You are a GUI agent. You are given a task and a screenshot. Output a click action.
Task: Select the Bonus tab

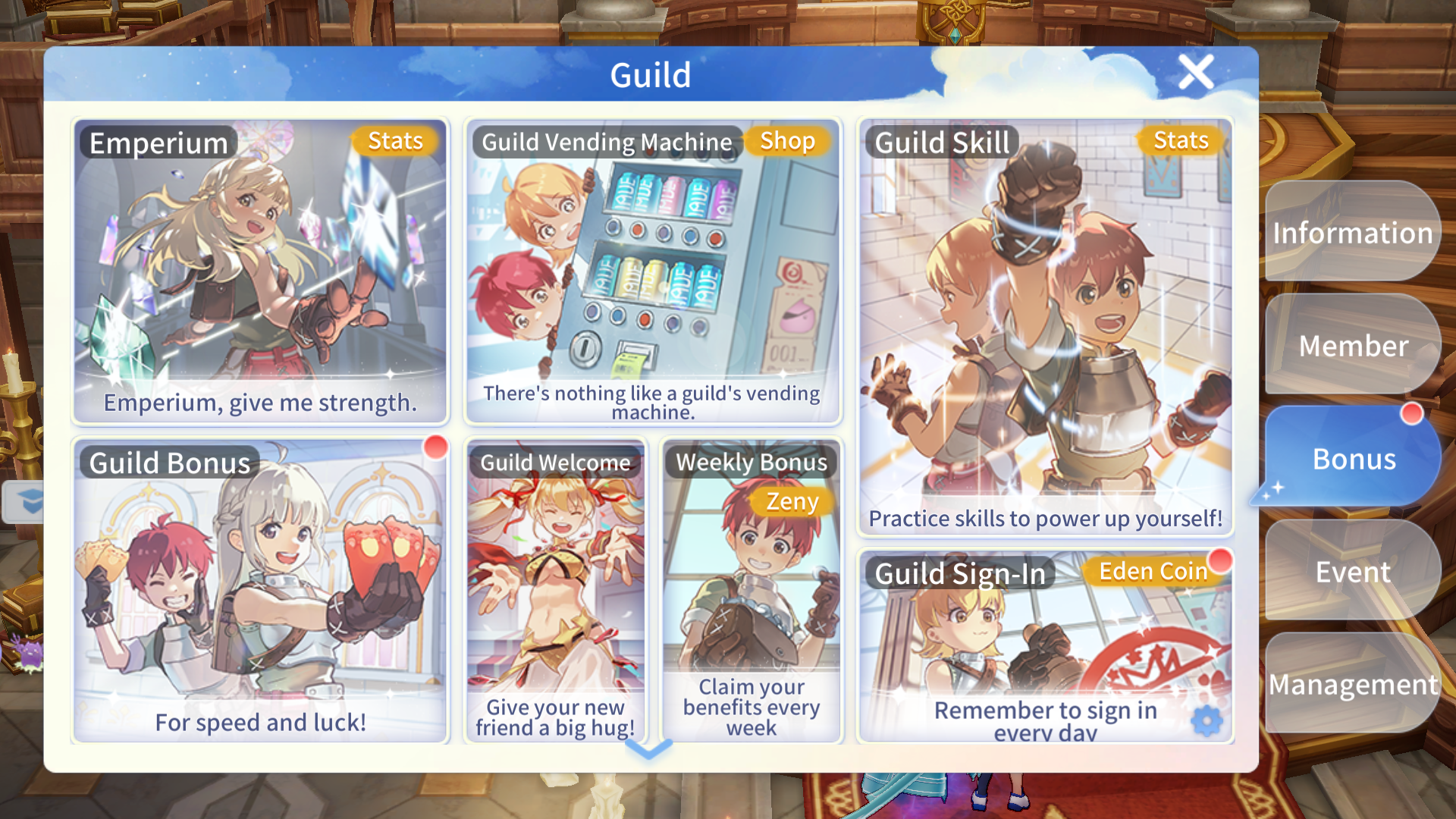[1352, 459]
